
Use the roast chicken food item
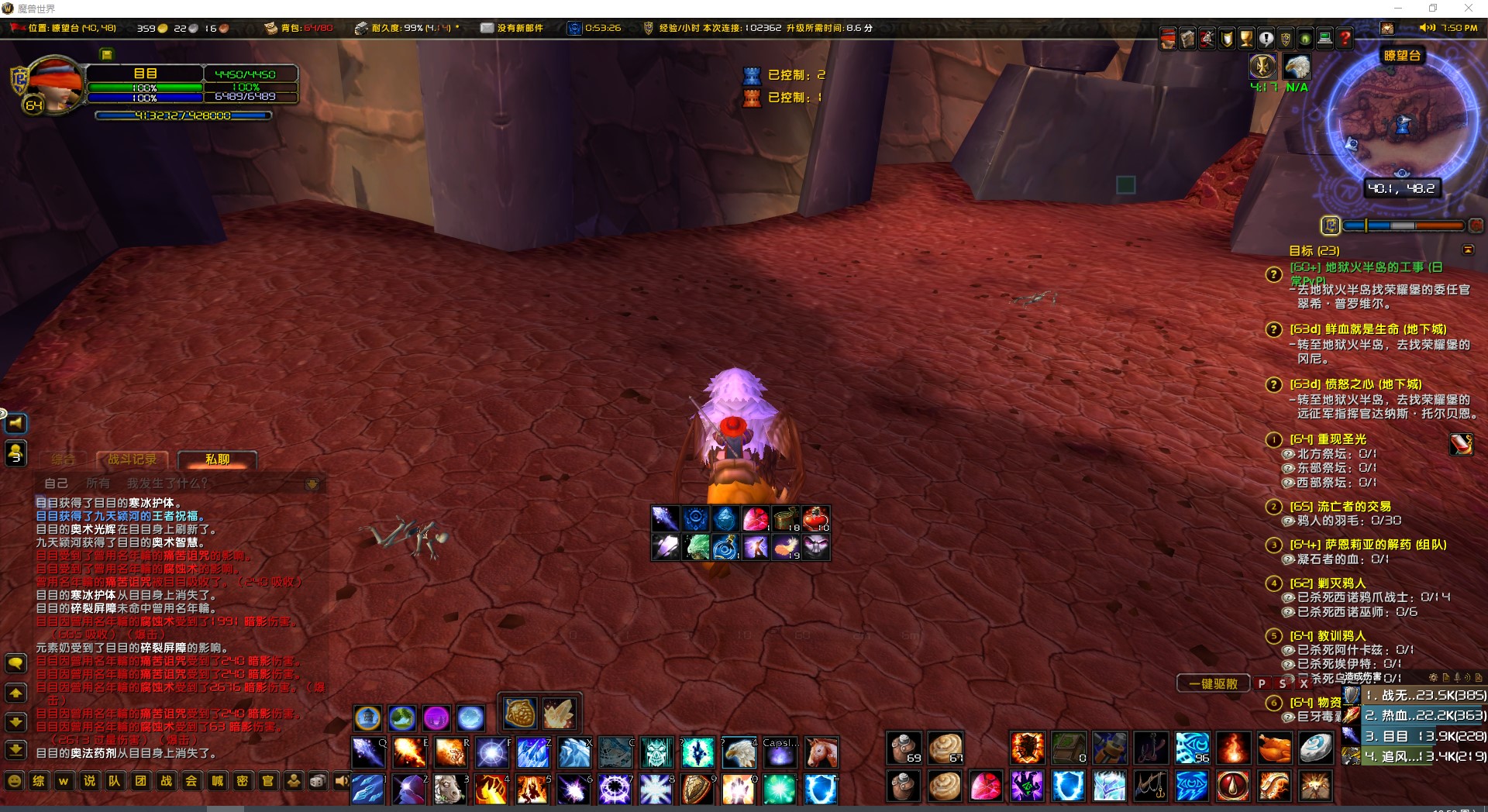click(1274, 749)
